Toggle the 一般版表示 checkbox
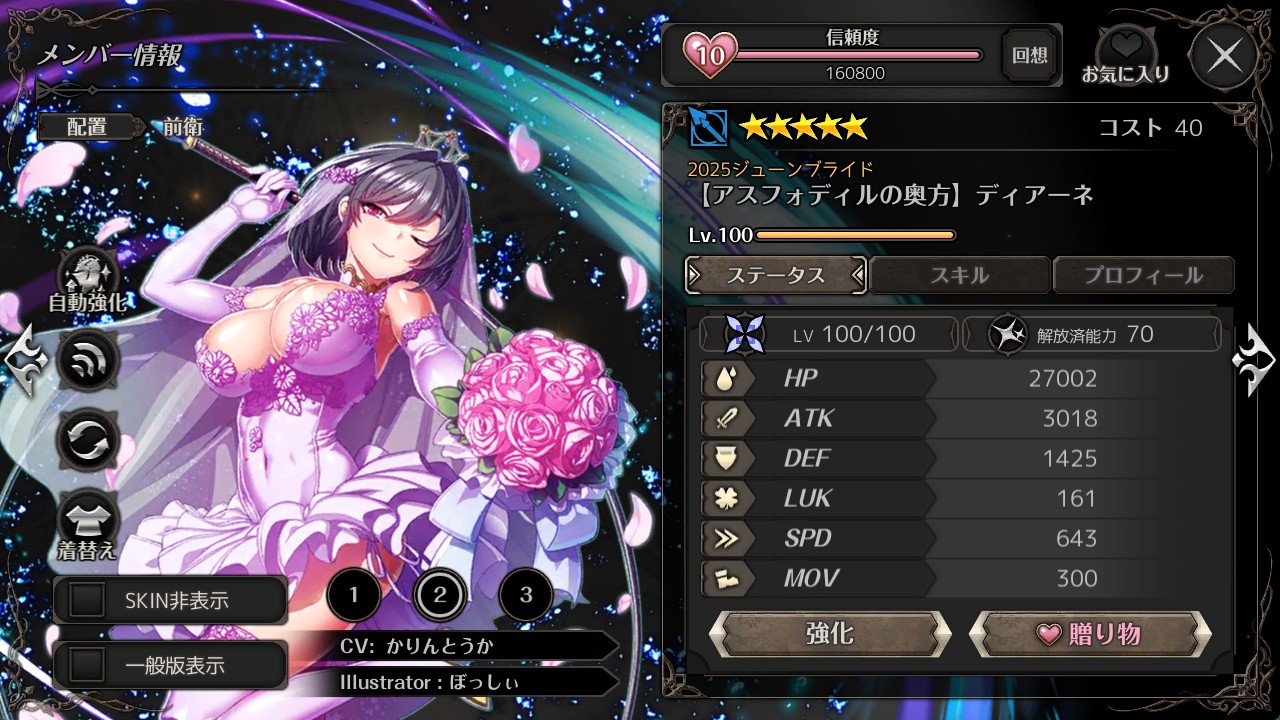1280x720 pixels. click(x=87, y=665)
